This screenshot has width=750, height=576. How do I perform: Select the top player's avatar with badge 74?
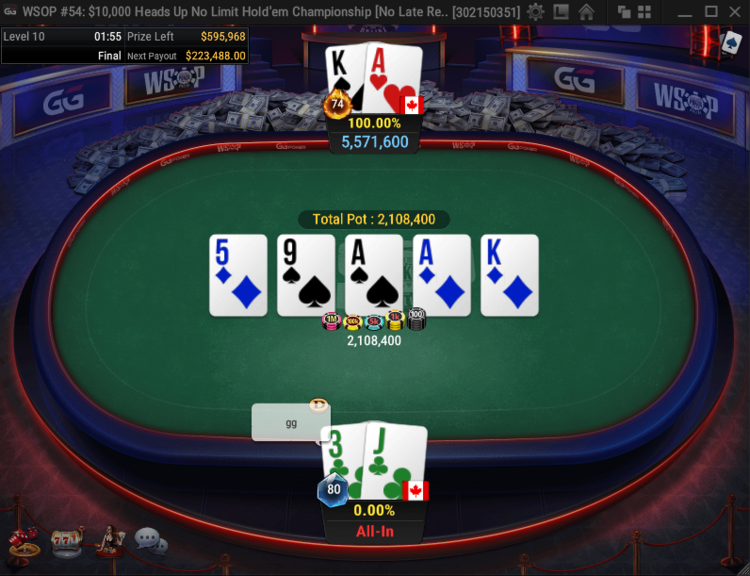pyautogui.click(x=338, y=103)
